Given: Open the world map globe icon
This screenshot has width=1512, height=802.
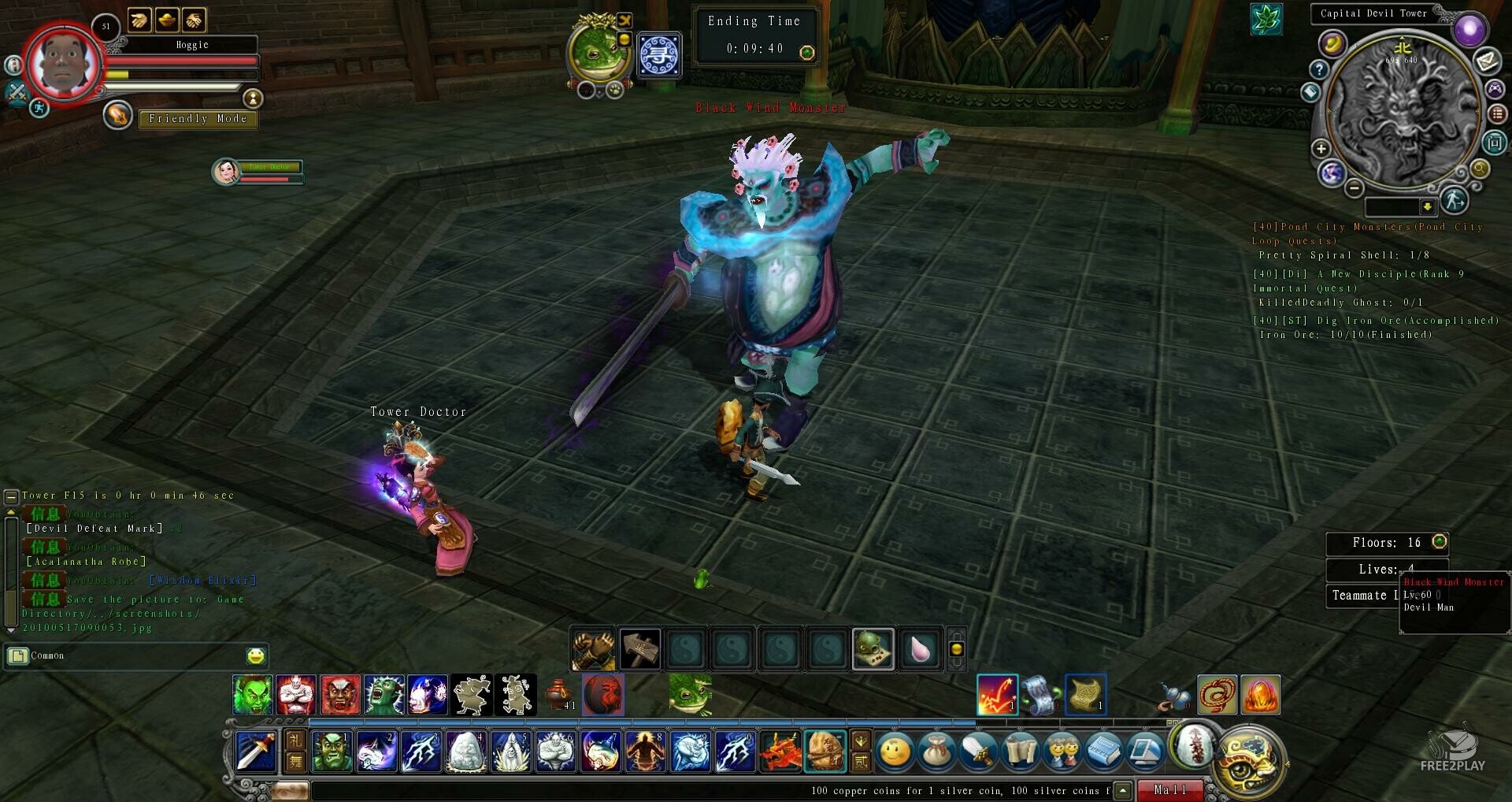Looking at the screenshot, I should (x=1332, y=173).
